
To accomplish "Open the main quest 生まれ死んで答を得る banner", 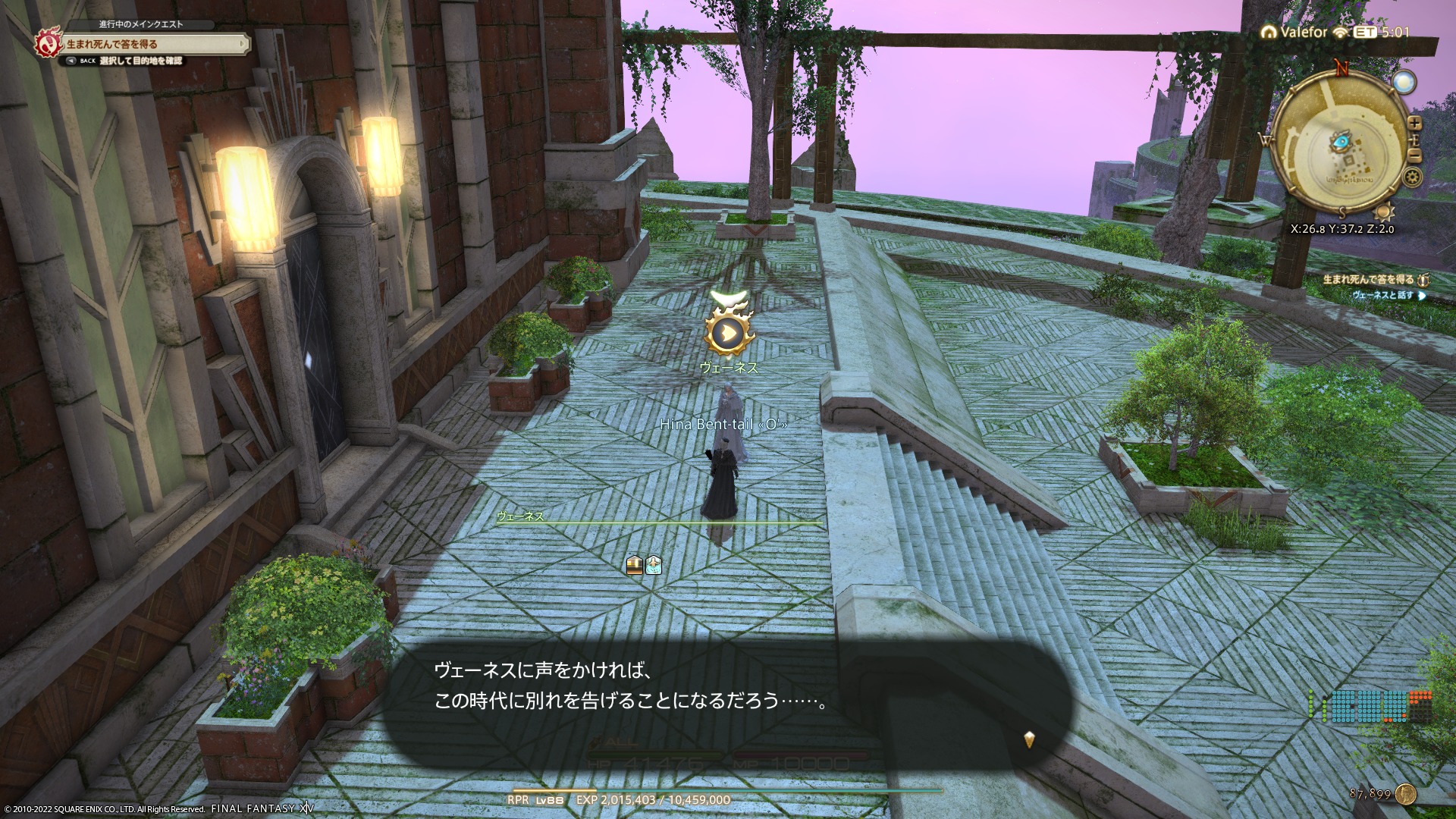I will pos(152,44).
